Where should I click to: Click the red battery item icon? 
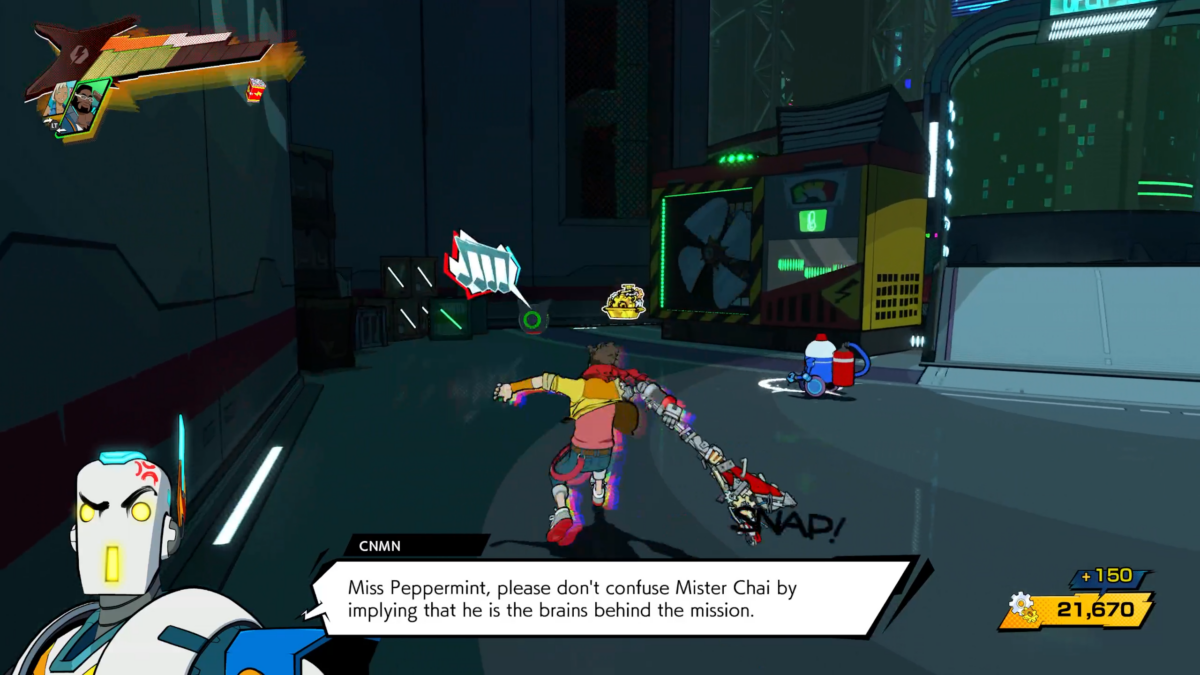click(254, 90)
